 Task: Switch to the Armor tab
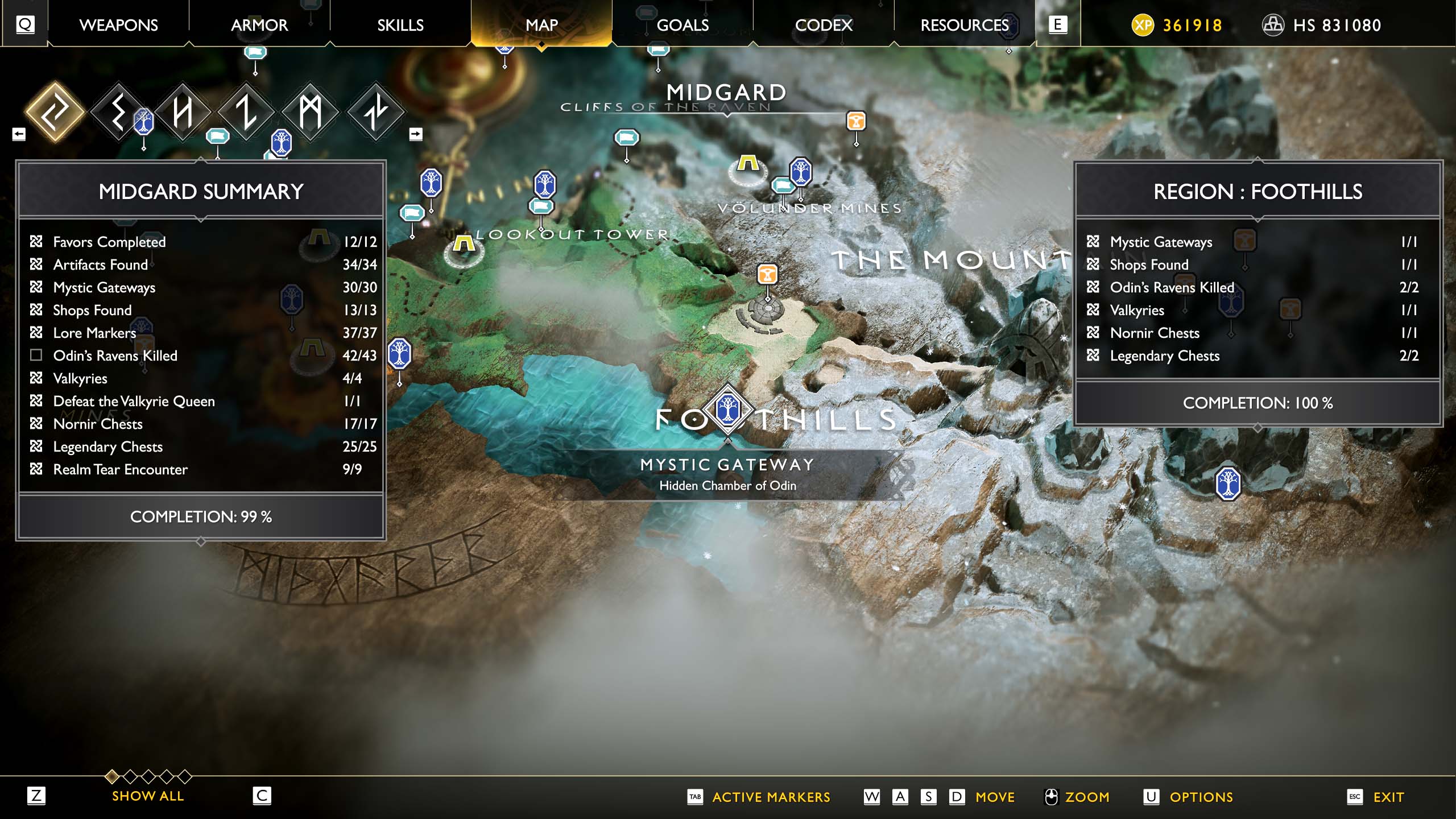click(x=259, y=25)
